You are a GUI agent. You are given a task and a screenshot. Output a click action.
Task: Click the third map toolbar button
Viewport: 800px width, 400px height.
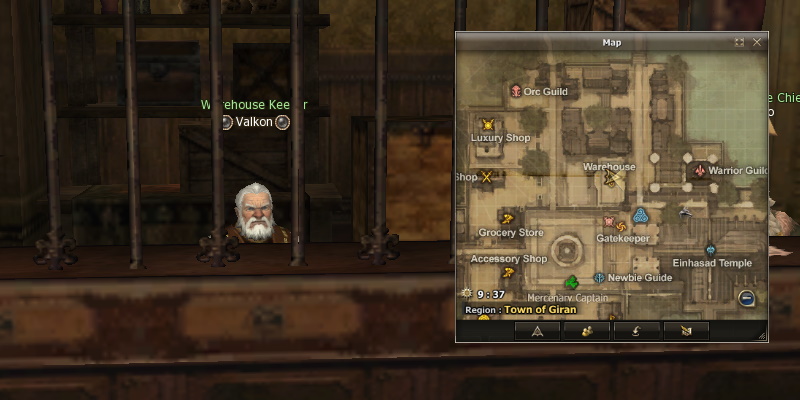[635, 331]
